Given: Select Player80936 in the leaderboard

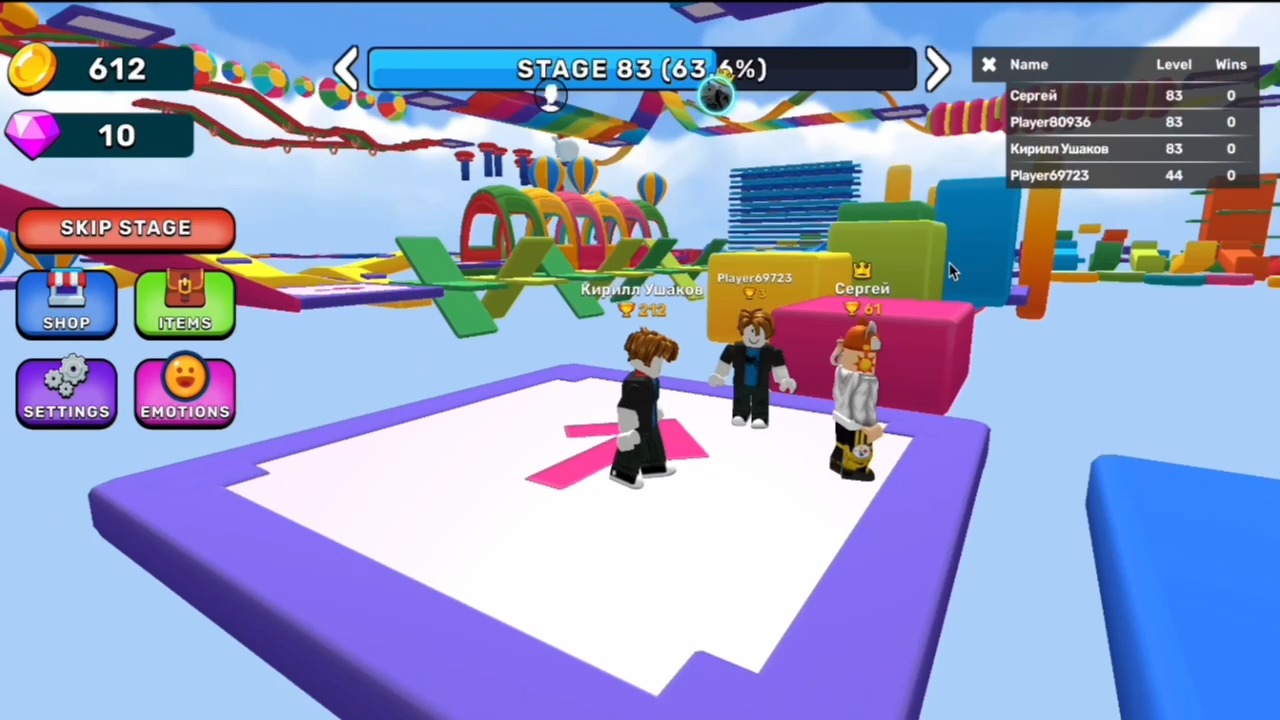Looking at the screenshot, I should [x=1050, y=121].
